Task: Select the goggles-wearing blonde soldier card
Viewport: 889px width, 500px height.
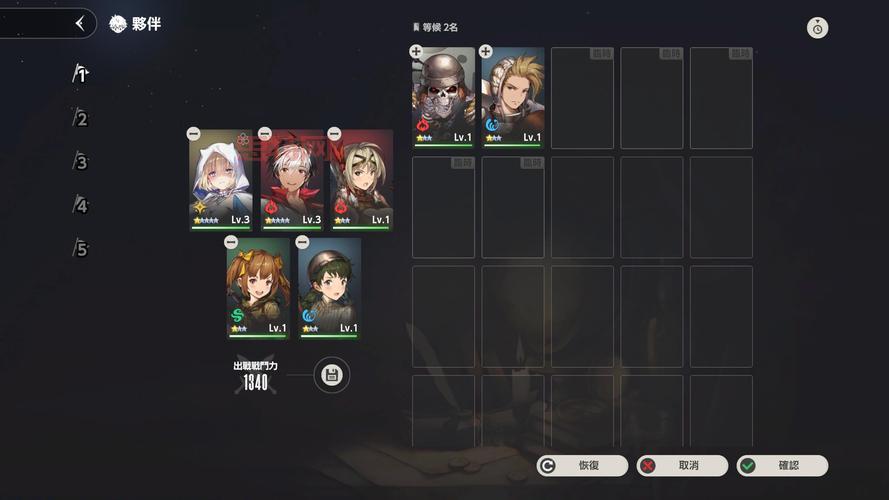Action: (x=361, y=180)
